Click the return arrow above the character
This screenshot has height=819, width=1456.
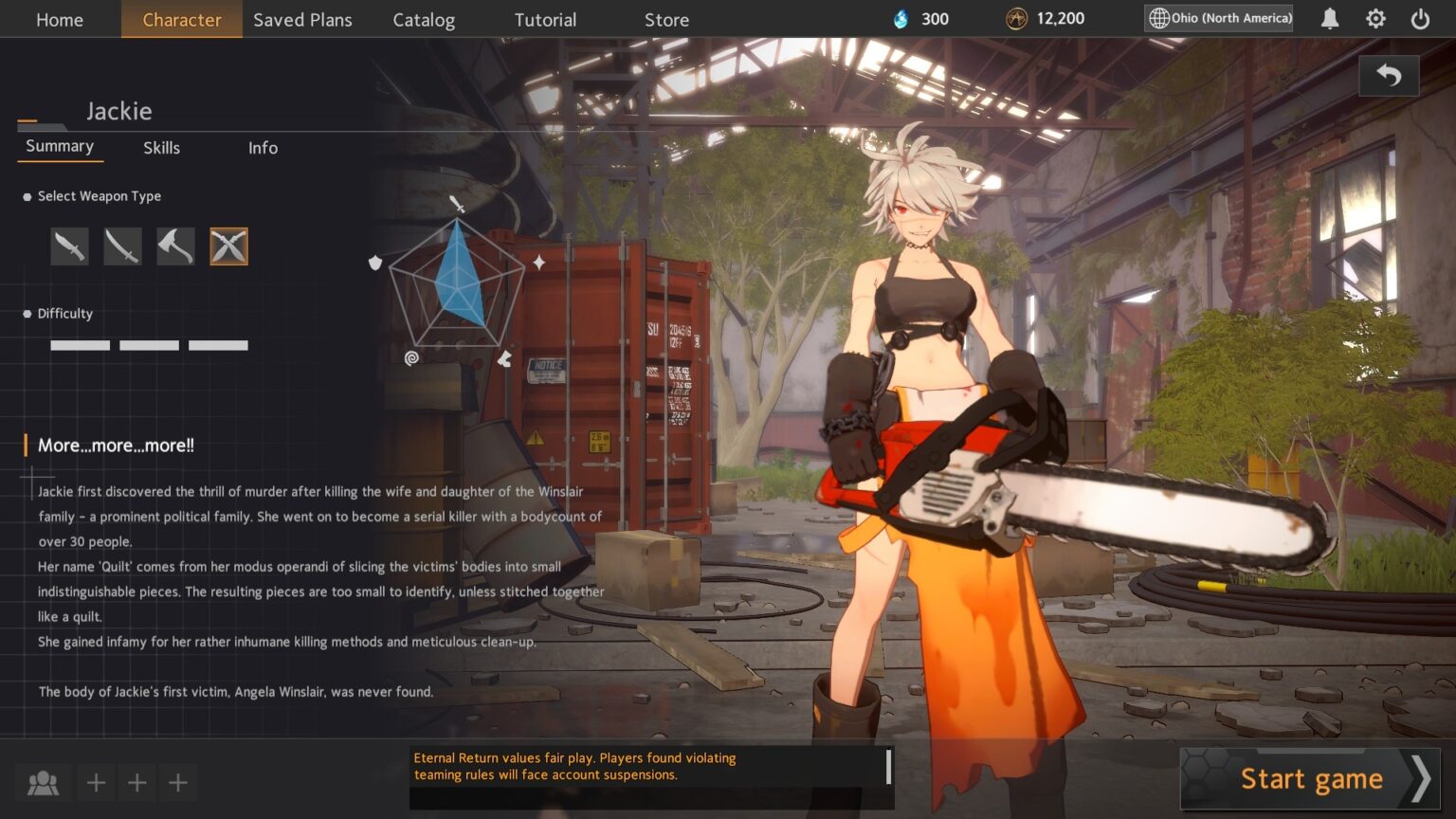coord(1388,75)
